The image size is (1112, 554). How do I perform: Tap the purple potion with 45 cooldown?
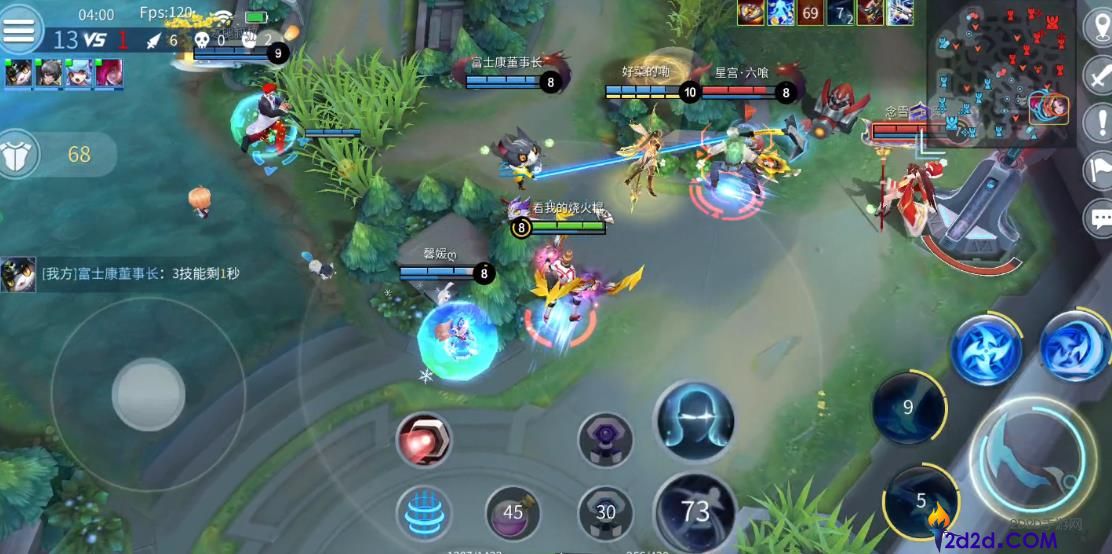coord(513,513)
